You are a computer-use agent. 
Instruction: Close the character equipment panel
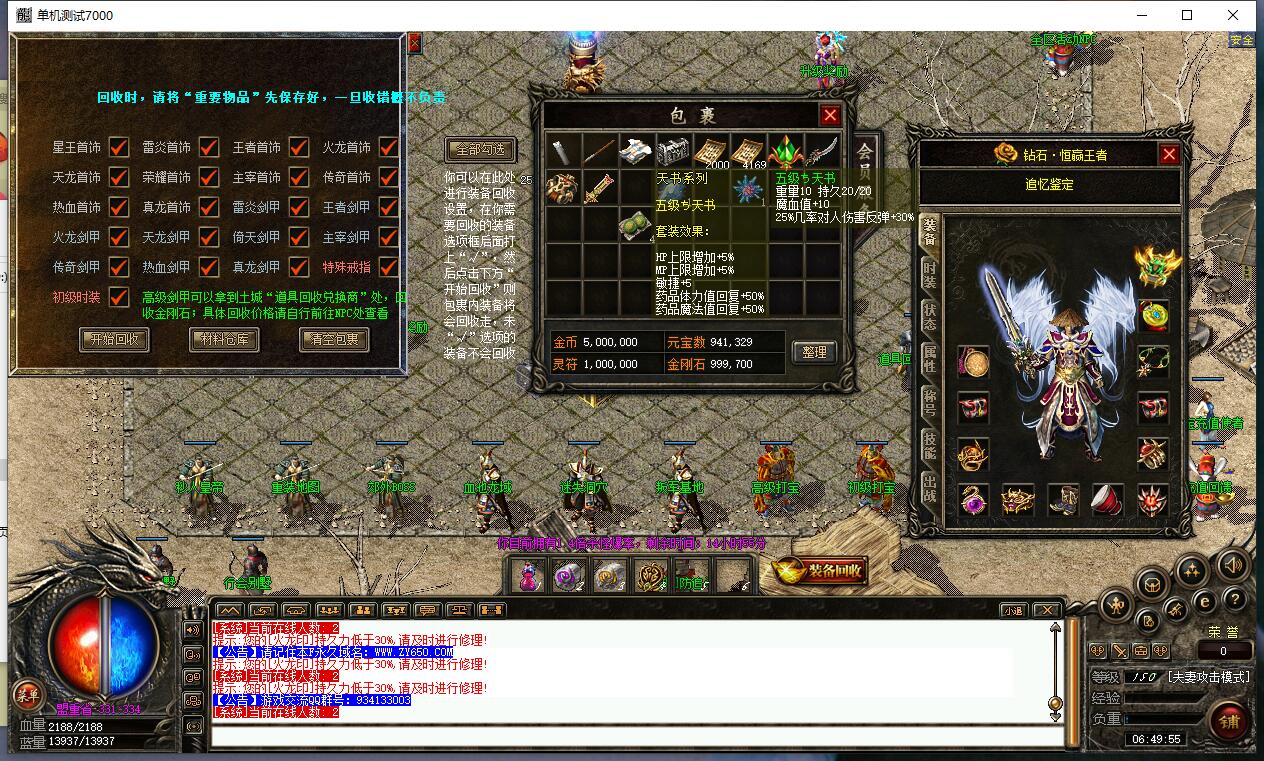[1169, 154]
